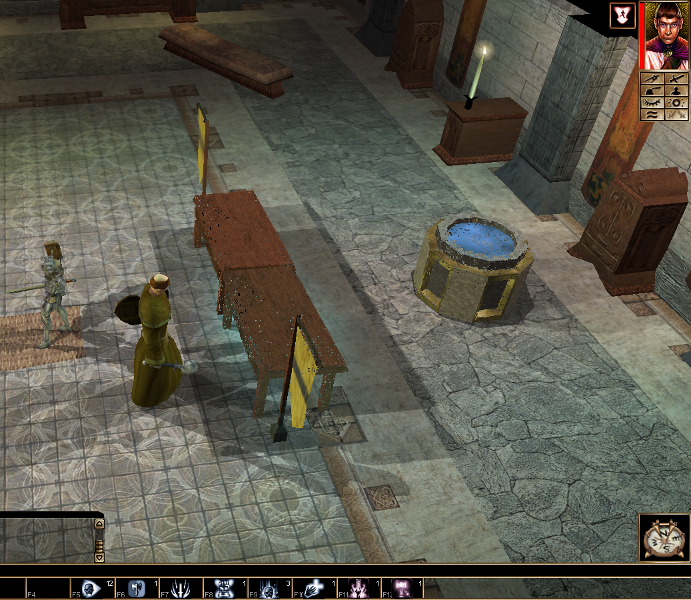The image size is (691, 600).
Task: Click the character portrait
Action: coord(666,34)
